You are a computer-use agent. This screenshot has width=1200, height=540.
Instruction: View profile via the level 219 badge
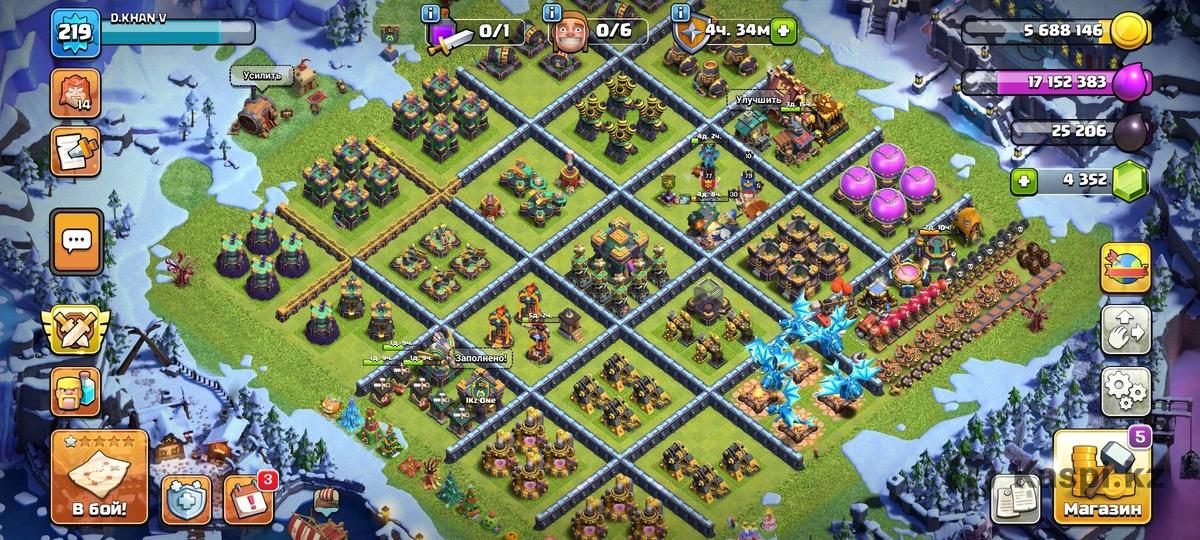76,32
